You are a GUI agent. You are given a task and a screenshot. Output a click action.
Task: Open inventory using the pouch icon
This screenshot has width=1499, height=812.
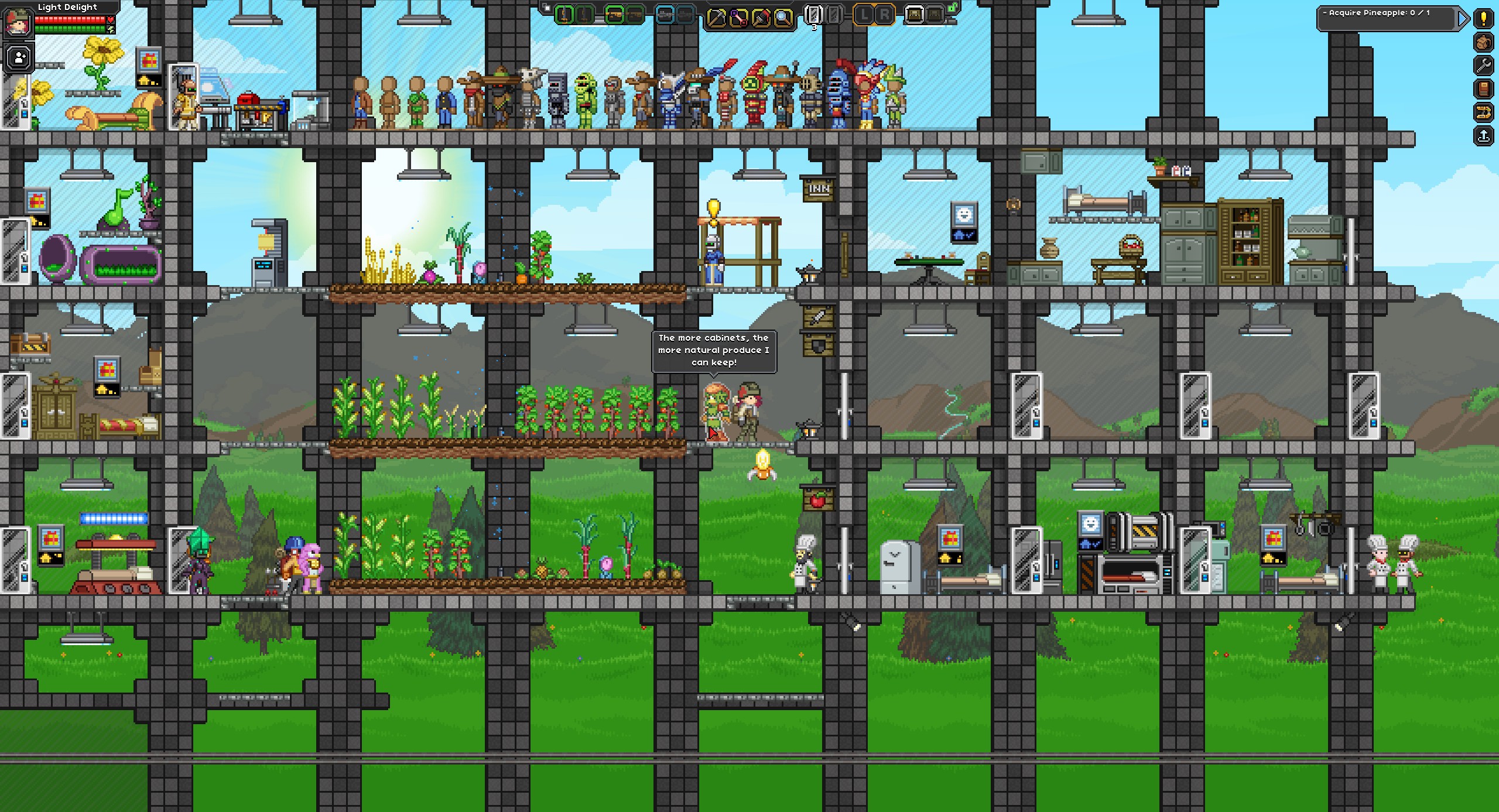(x=1484, y=42)
